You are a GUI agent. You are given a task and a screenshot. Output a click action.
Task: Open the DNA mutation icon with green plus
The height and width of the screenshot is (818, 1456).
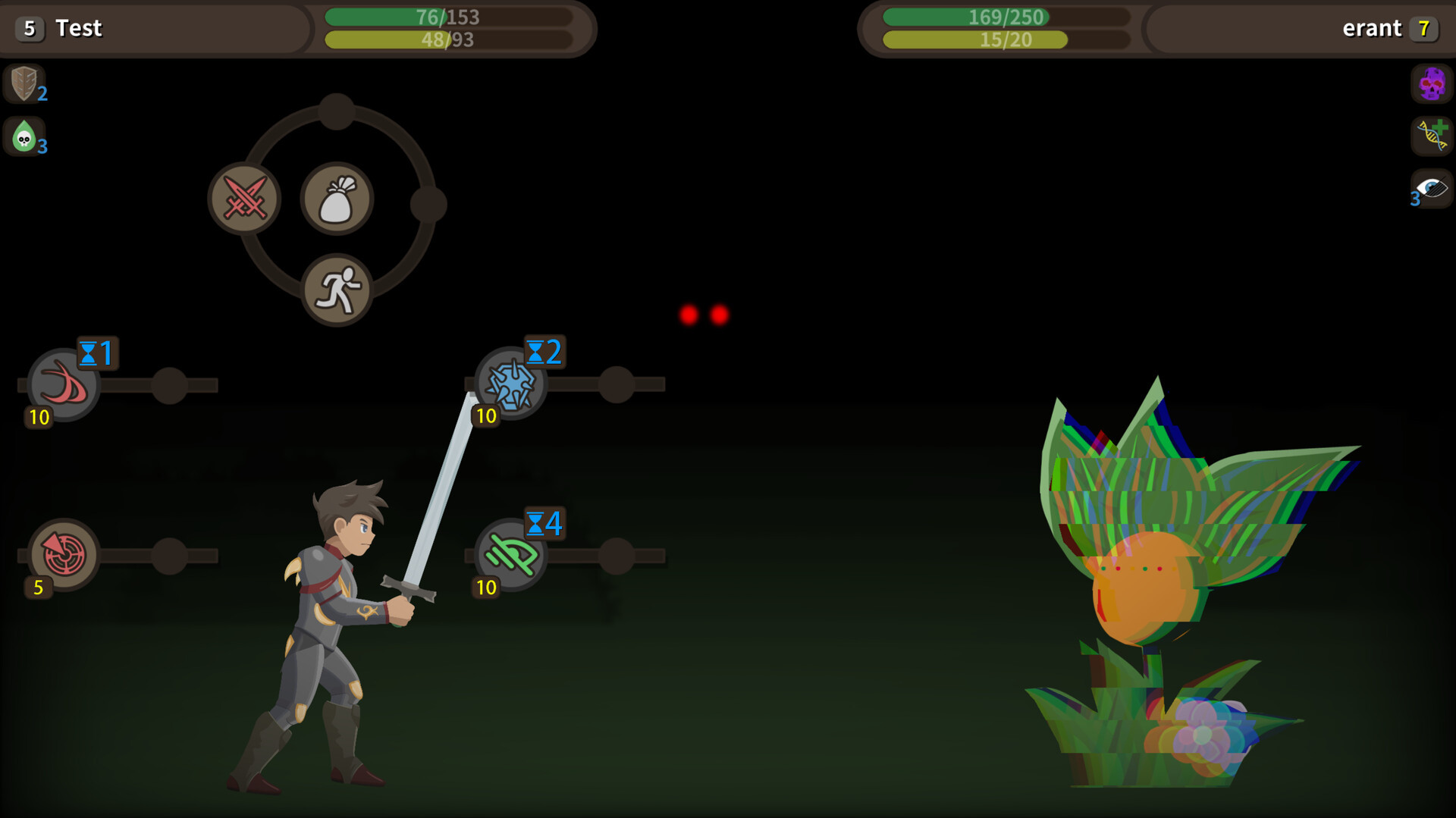(1429, 137)
